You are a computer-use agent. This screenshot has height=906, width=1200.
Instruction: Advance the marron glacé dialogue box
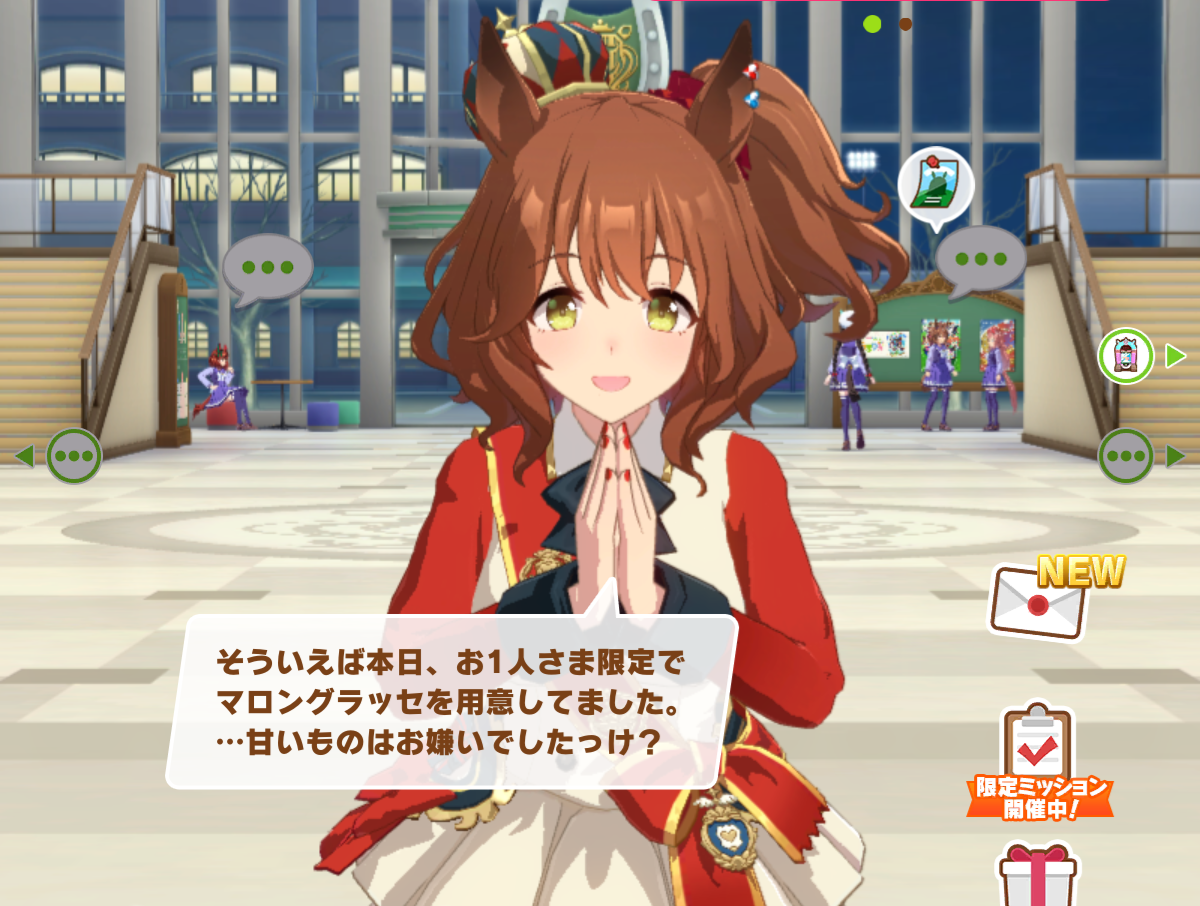[452, 700]
